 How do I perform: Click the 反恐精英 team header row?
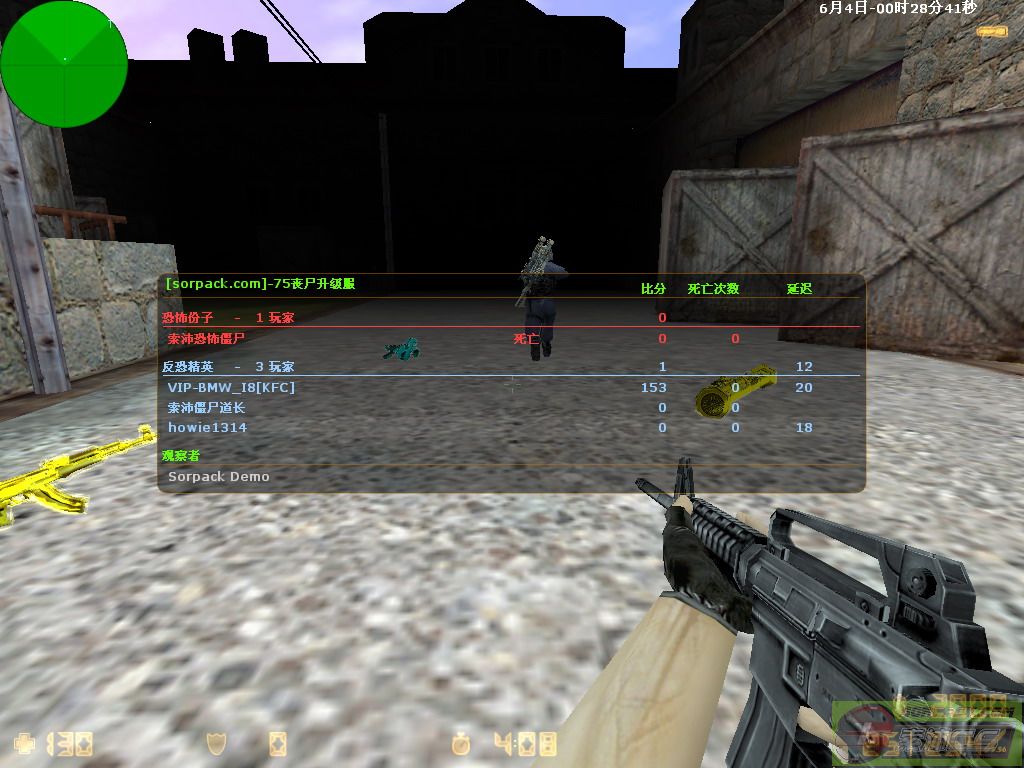pyautogui.click(x=228, y=367)
